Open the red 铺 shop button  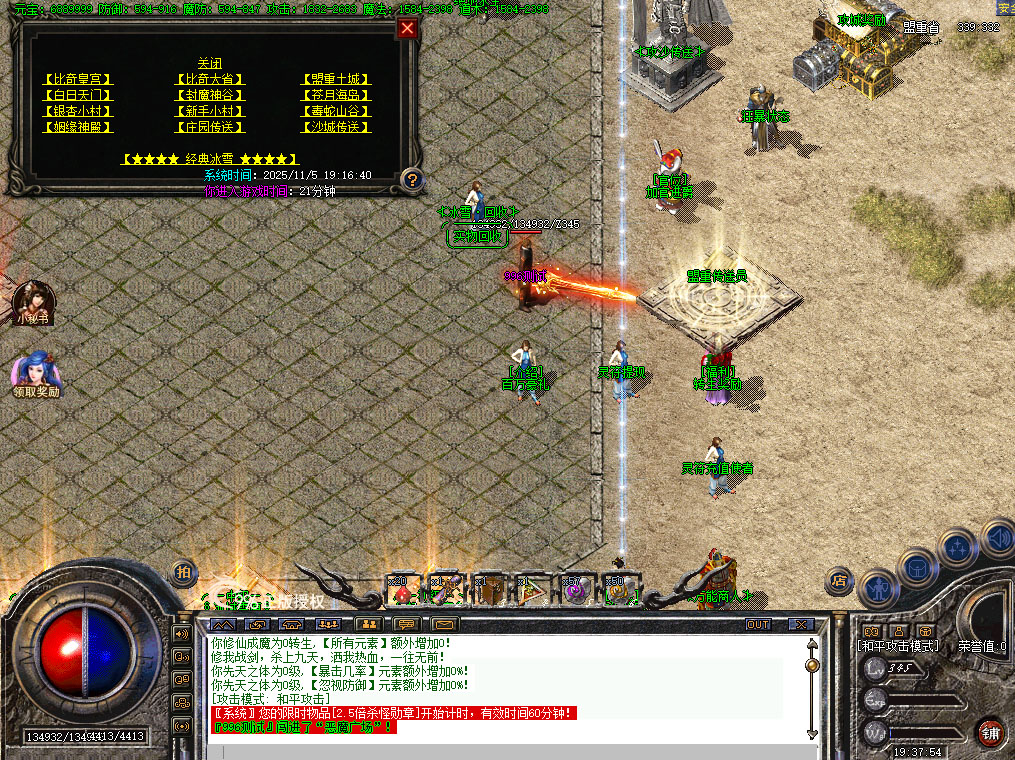[x=990, y=732]
